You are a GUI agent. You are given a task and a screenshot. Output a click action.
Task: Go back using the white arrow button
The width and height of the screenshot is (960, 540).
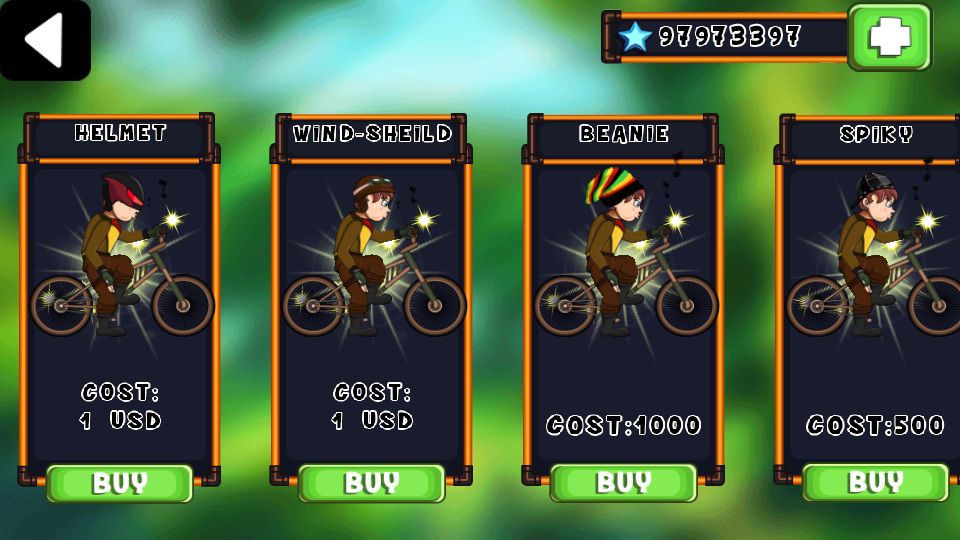pyautogui.click(x=45, y=40)
